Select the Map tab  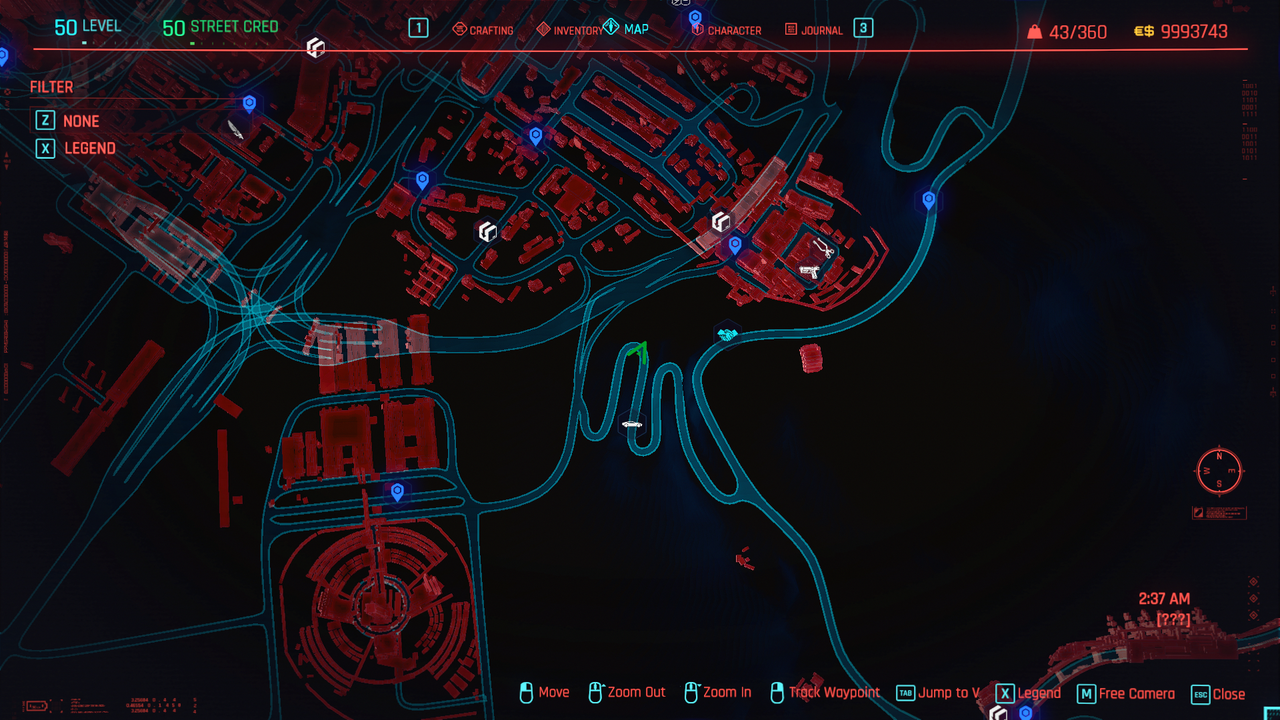[x=626, y=29]
